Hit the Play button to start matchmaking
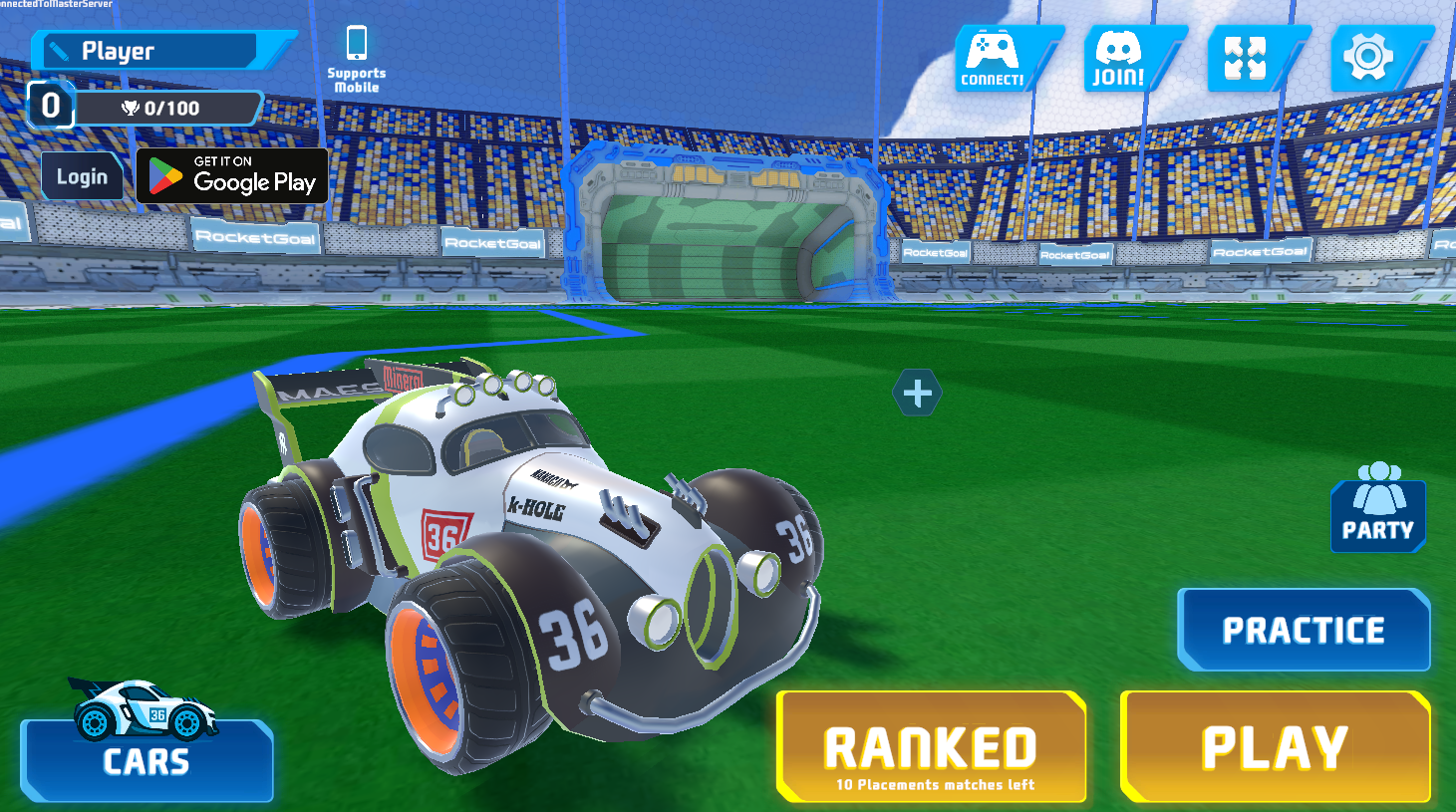1456x812 pixels. pyautogui.click(x=1275, y=745)
